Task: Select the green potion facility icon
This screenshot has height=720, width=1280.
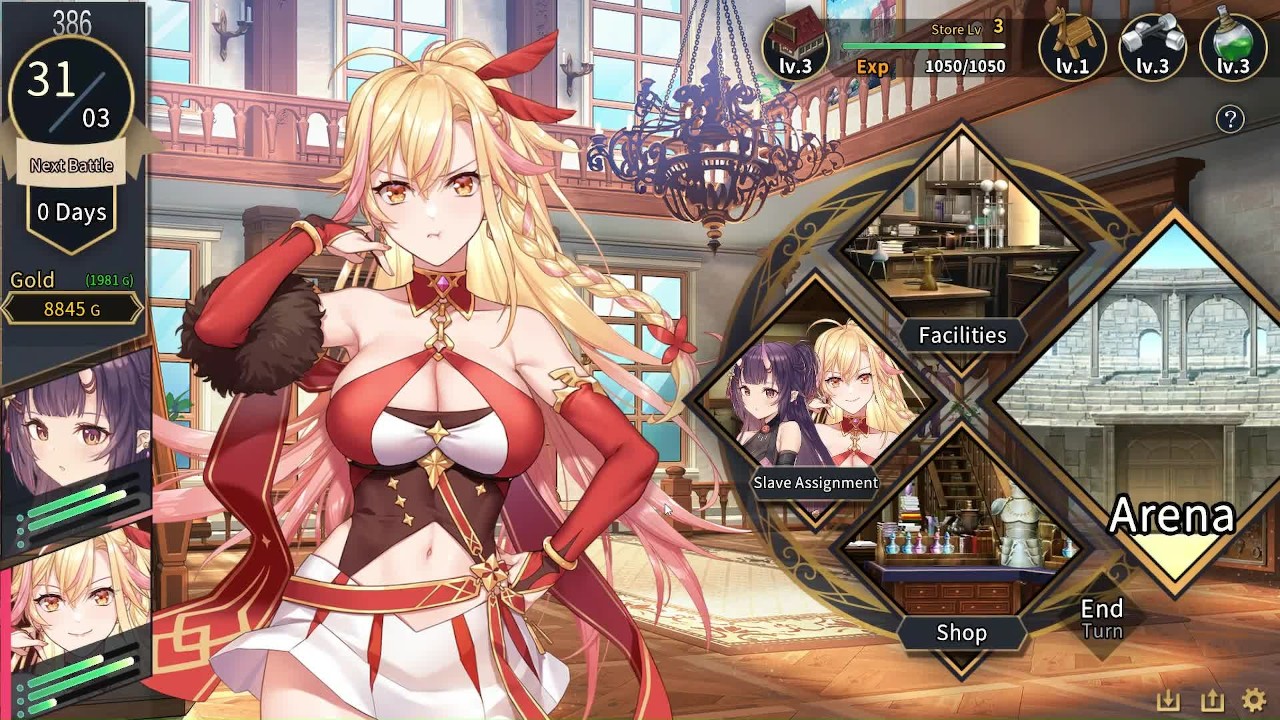Action: coord(1233,45)
